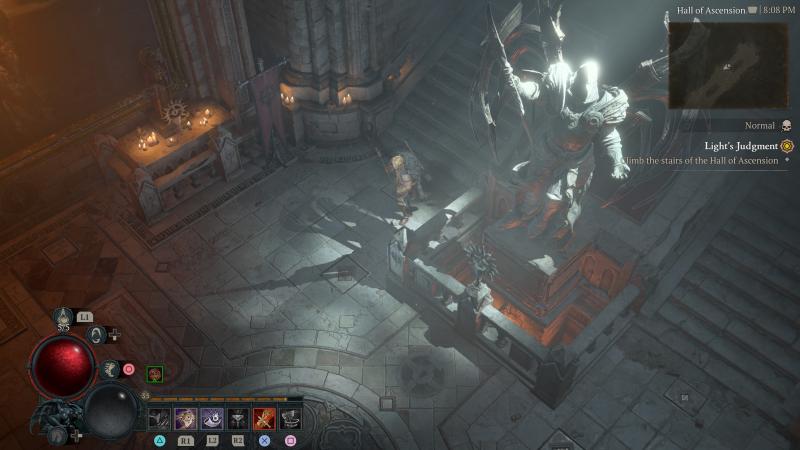Screen dimensions: 800x450
Task: Select the hooded figure icon above the health orb
Action: pos(97,334)
